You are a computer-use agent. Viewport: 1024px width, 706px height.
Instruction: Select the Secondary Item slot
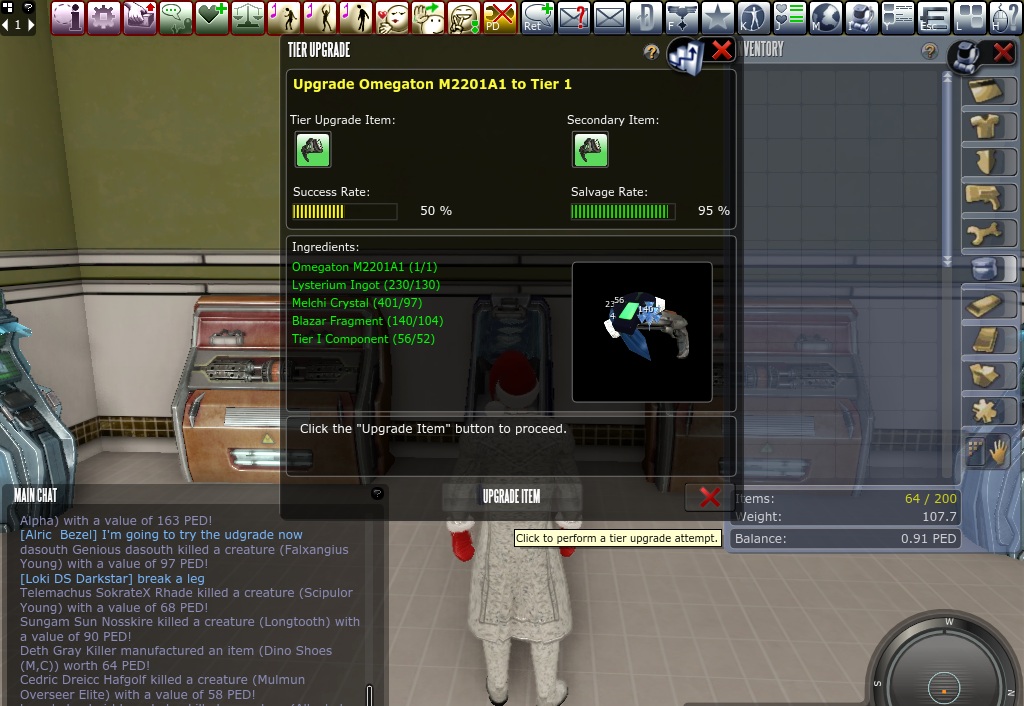coord(590,150)
